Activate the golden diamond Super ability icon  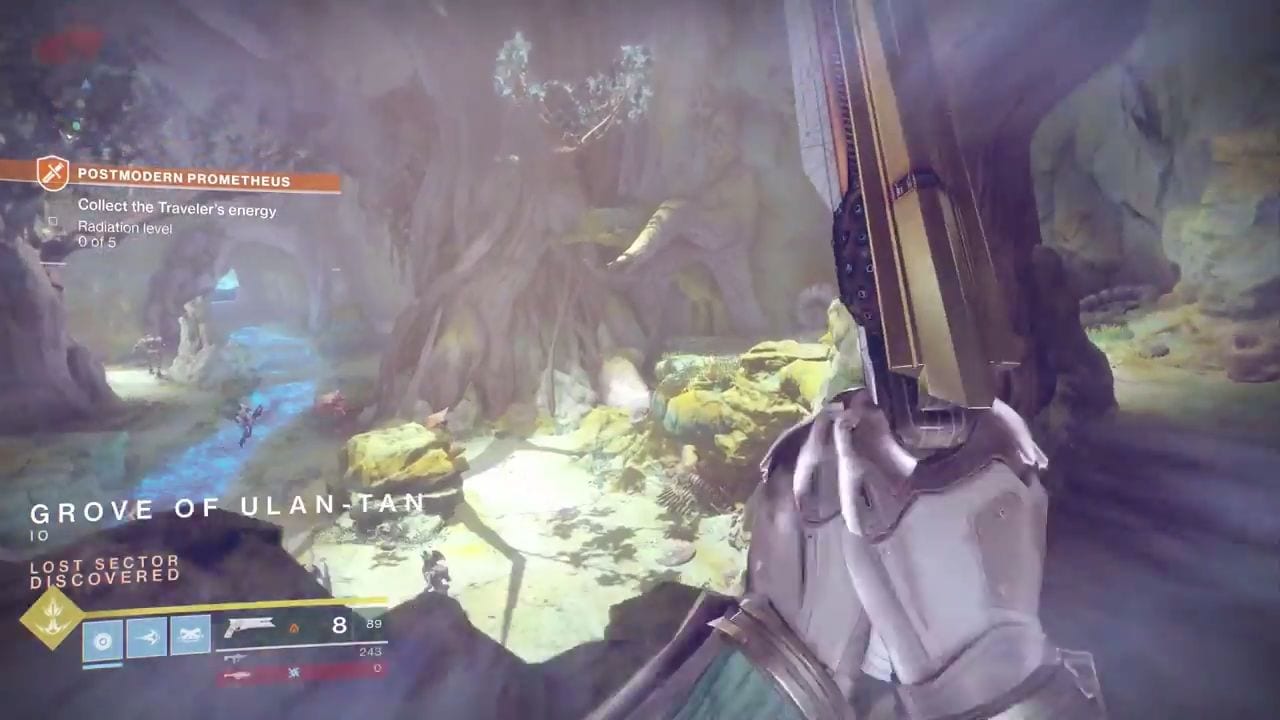[x=52, y=618]
